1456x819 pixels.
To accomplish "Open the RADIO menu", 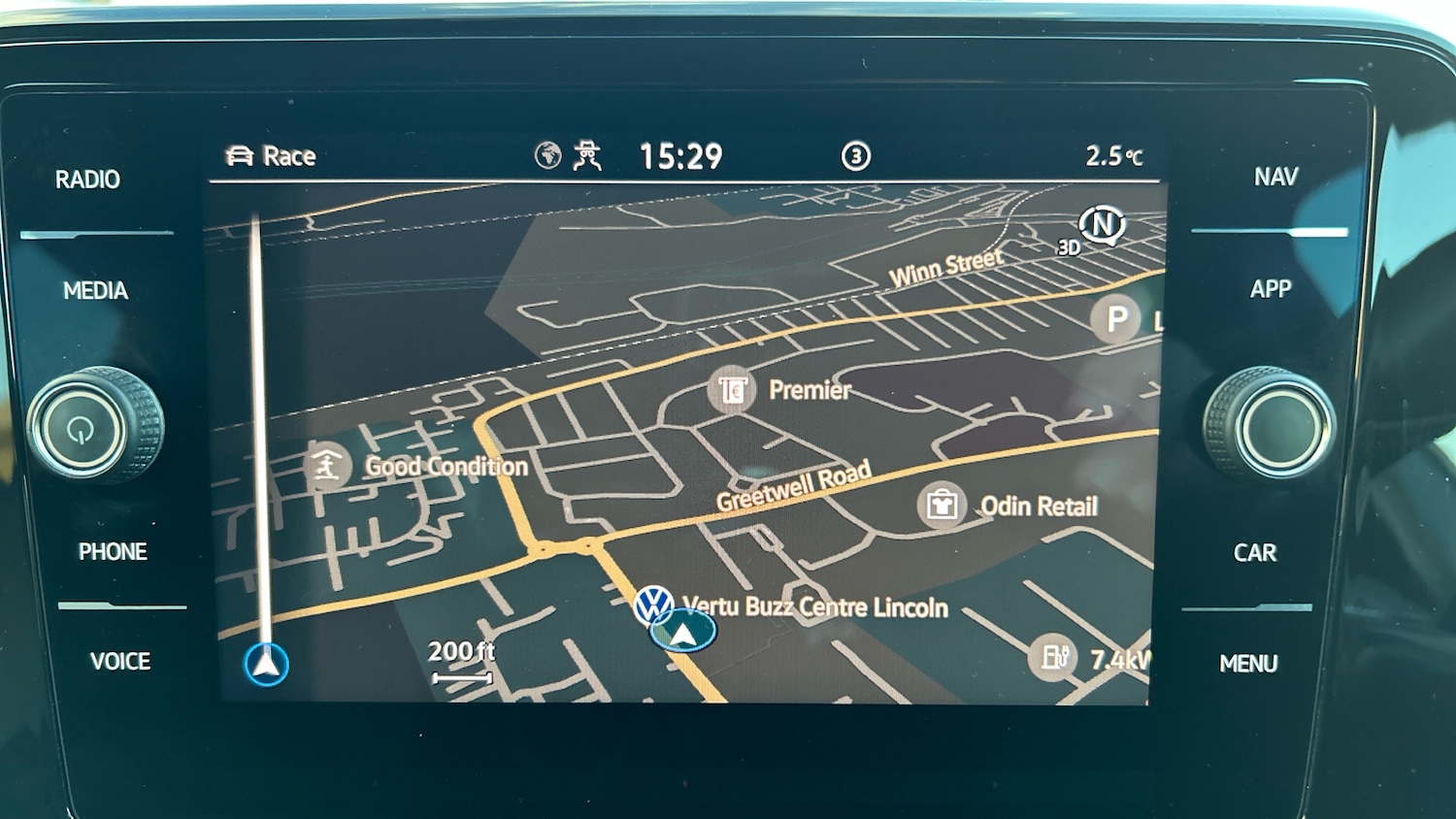I will pyautogui.click(x=87, y=180).
